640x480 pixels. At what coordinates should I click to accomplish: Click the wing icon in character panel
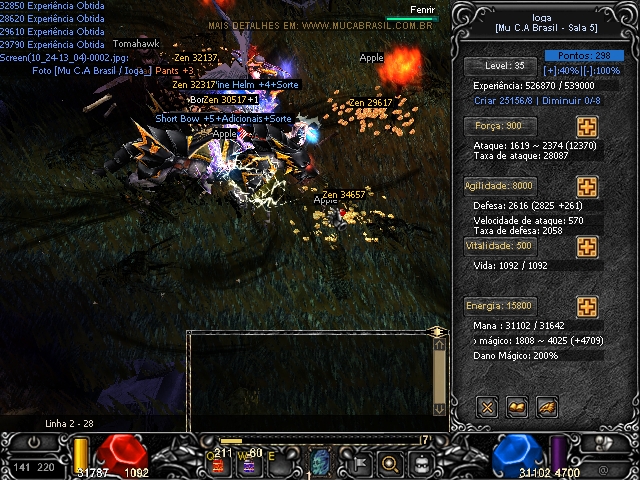546,406
